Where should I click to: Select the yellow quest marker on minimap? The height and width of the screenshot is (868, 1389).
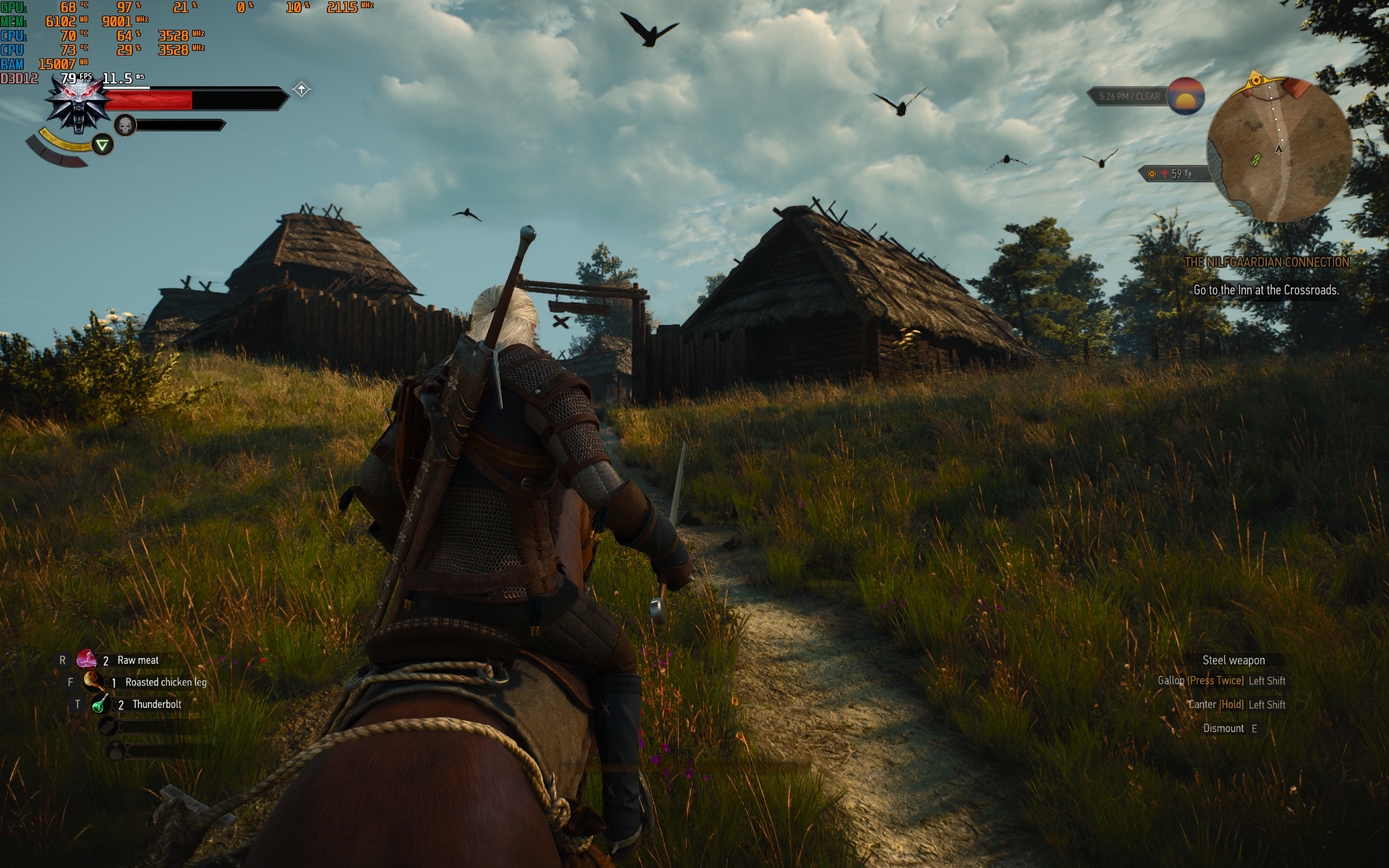[1256, 80]
